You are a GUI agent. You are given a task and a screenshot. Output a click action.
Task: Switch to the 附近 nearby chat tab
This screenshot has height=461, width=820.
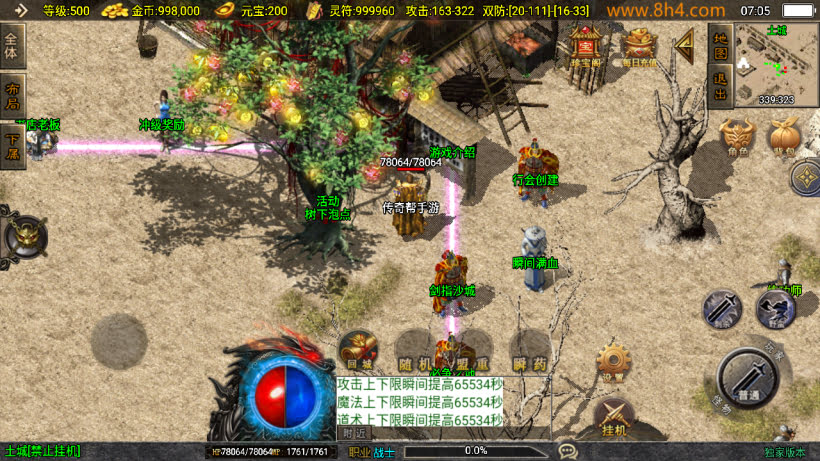pos(354,434)
